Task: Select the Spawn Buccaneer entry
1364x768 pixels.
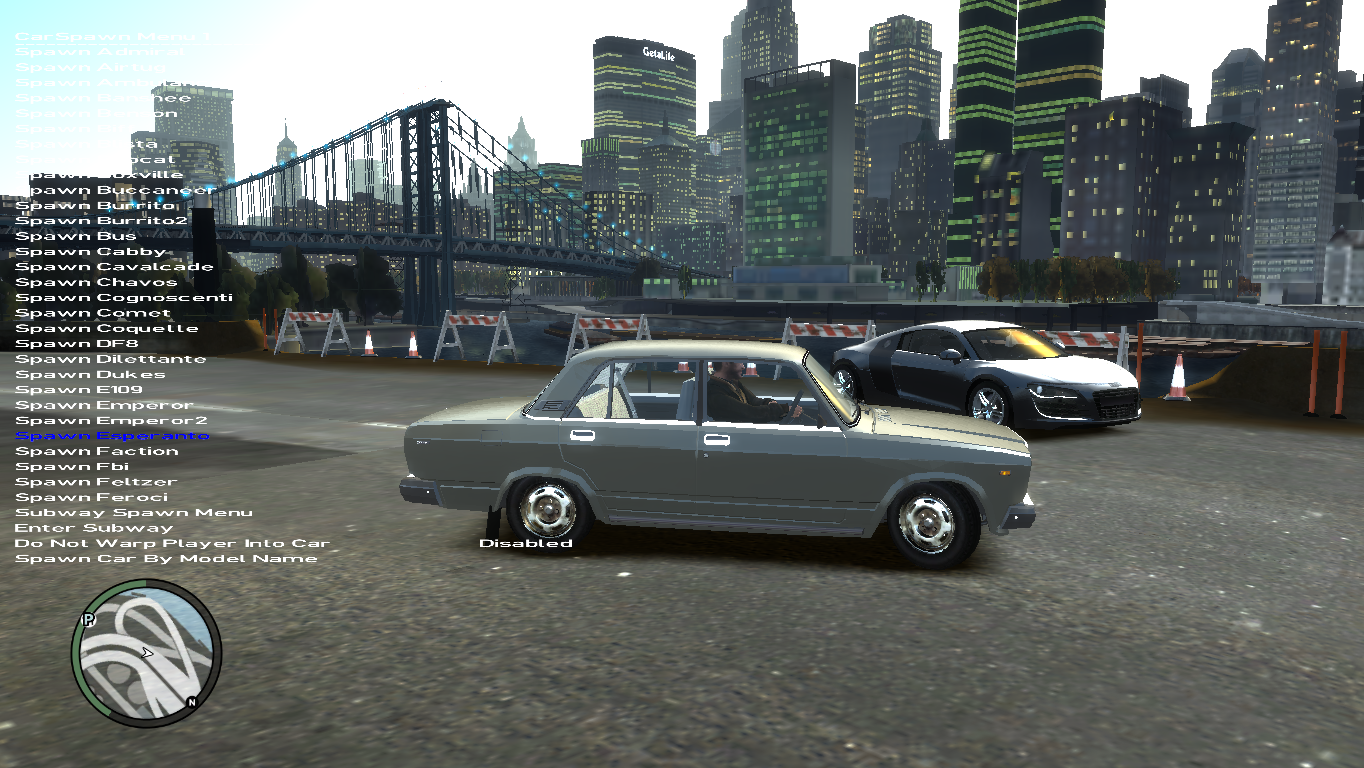Action: (116, 190)
